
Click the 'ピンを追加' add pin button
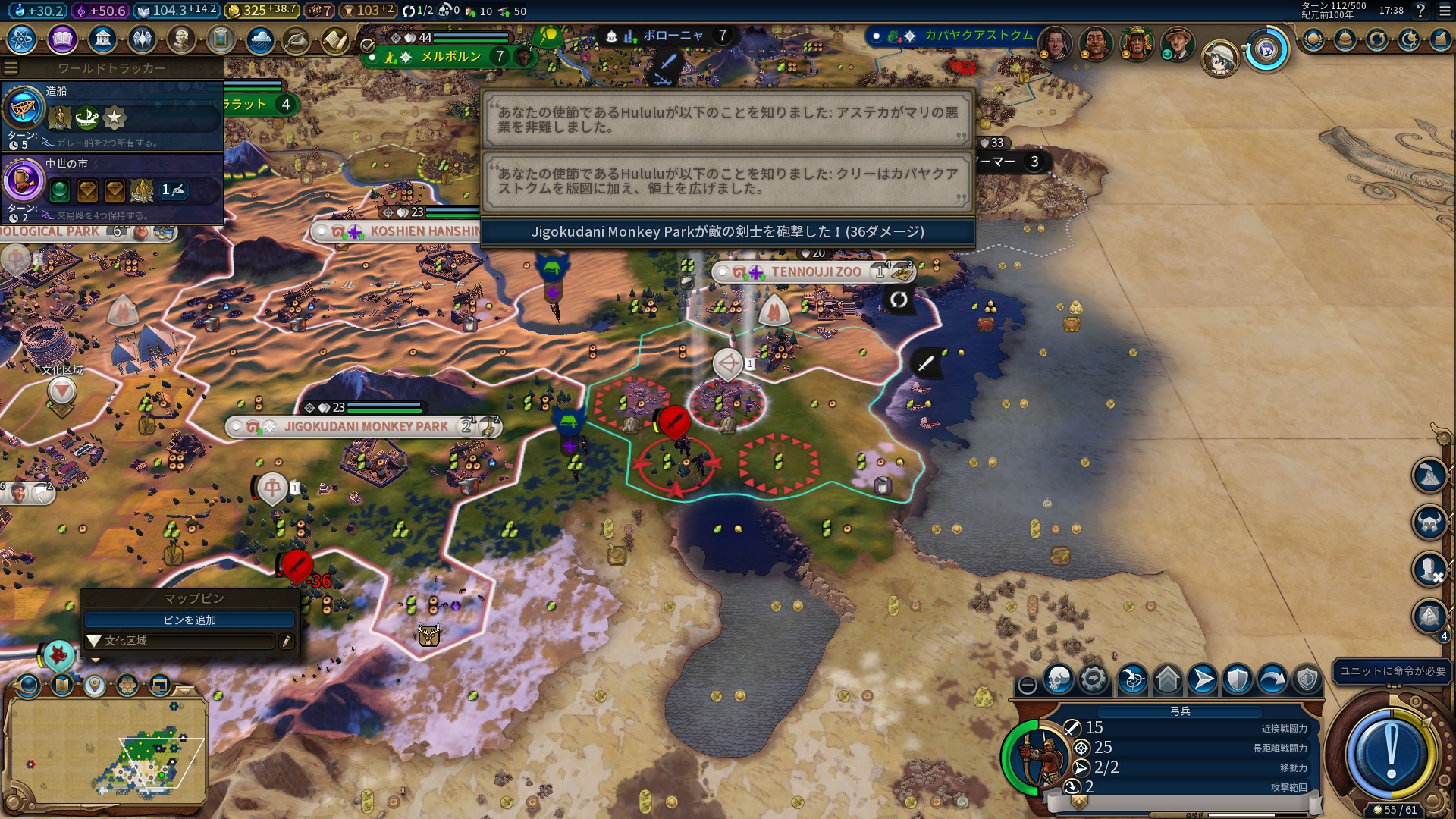(x=190, y=620)
